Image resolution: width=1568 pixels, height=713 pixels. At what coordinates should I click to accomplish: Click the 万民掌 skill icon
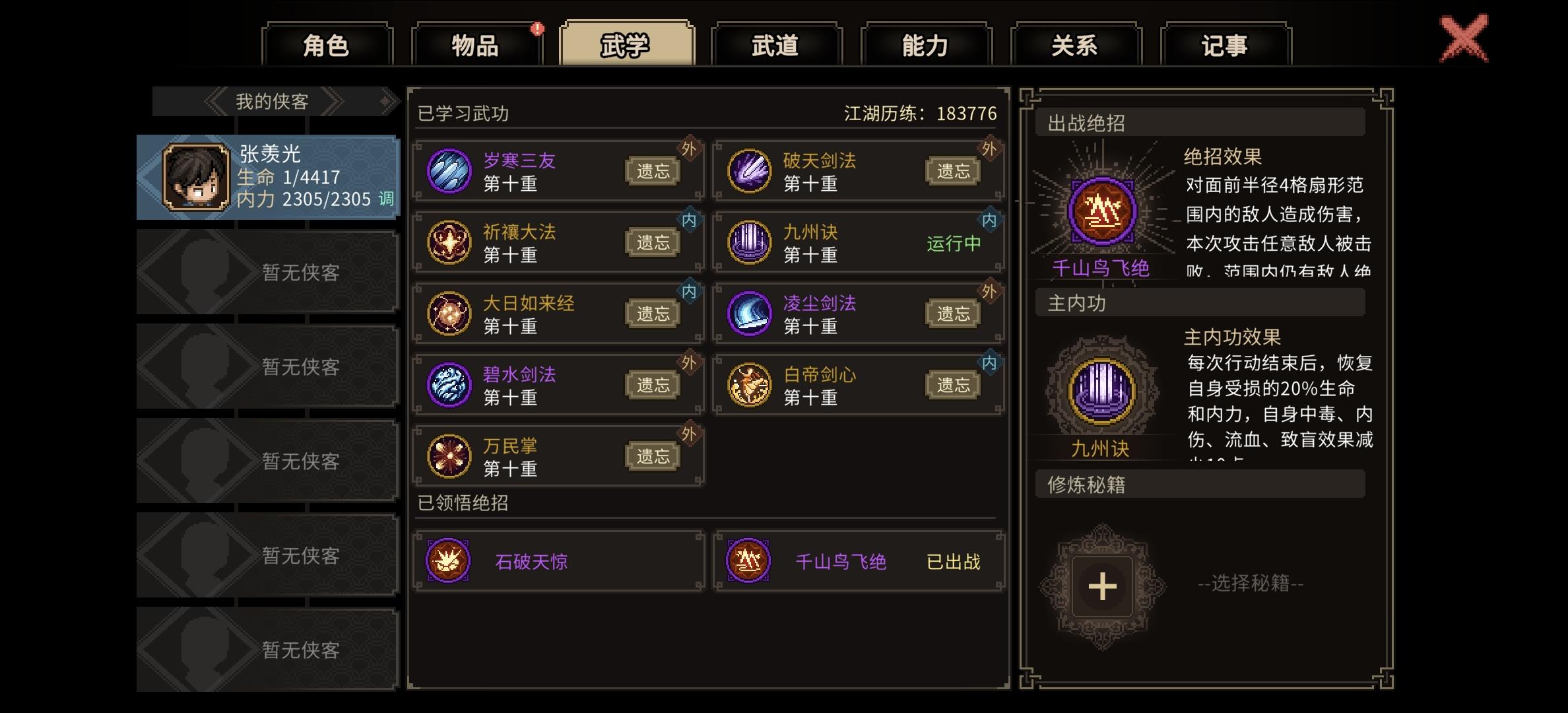[450, 455]
